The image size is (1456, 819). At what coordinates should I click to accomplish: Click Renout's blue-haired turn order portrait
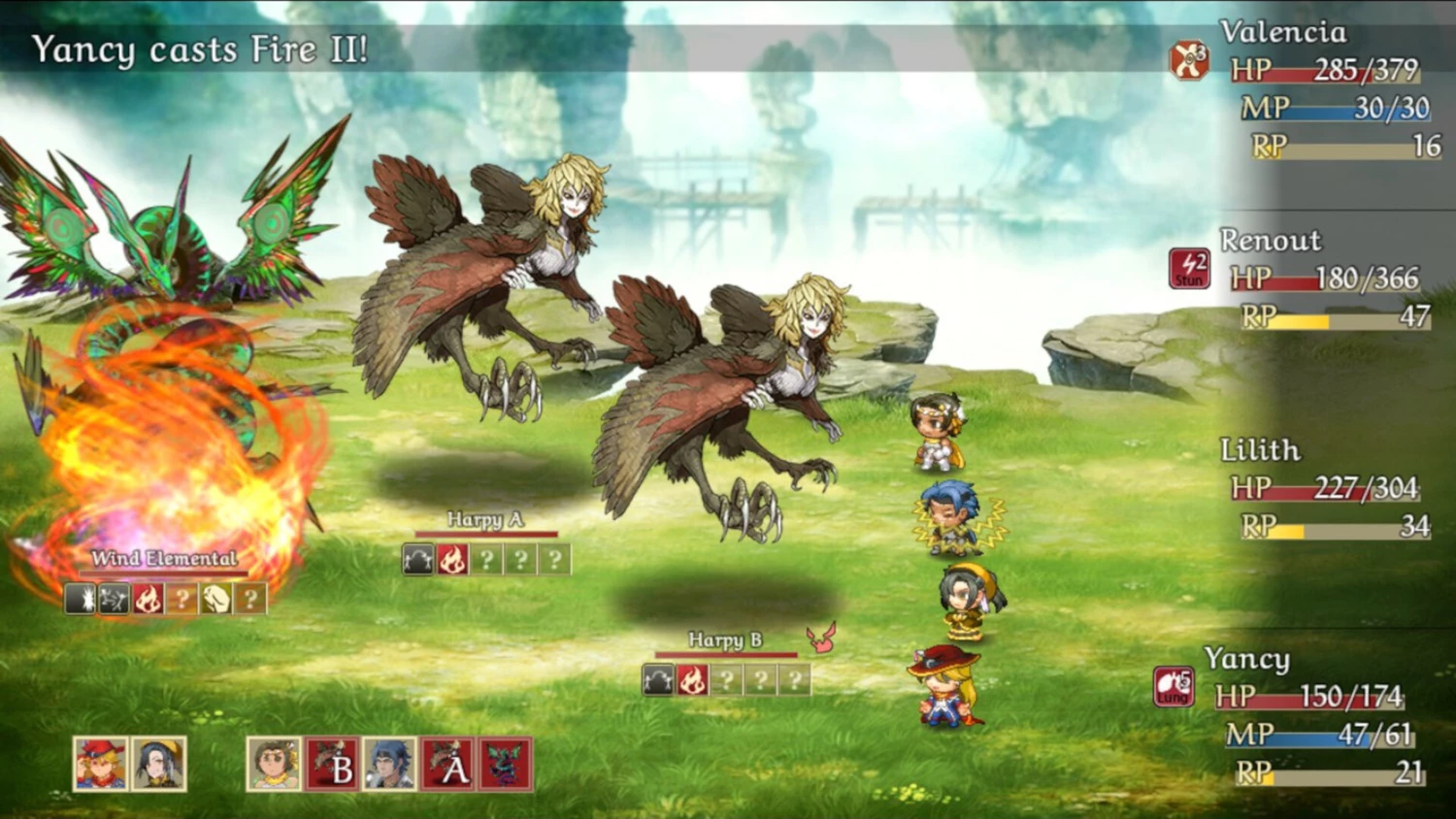point(389,764)
